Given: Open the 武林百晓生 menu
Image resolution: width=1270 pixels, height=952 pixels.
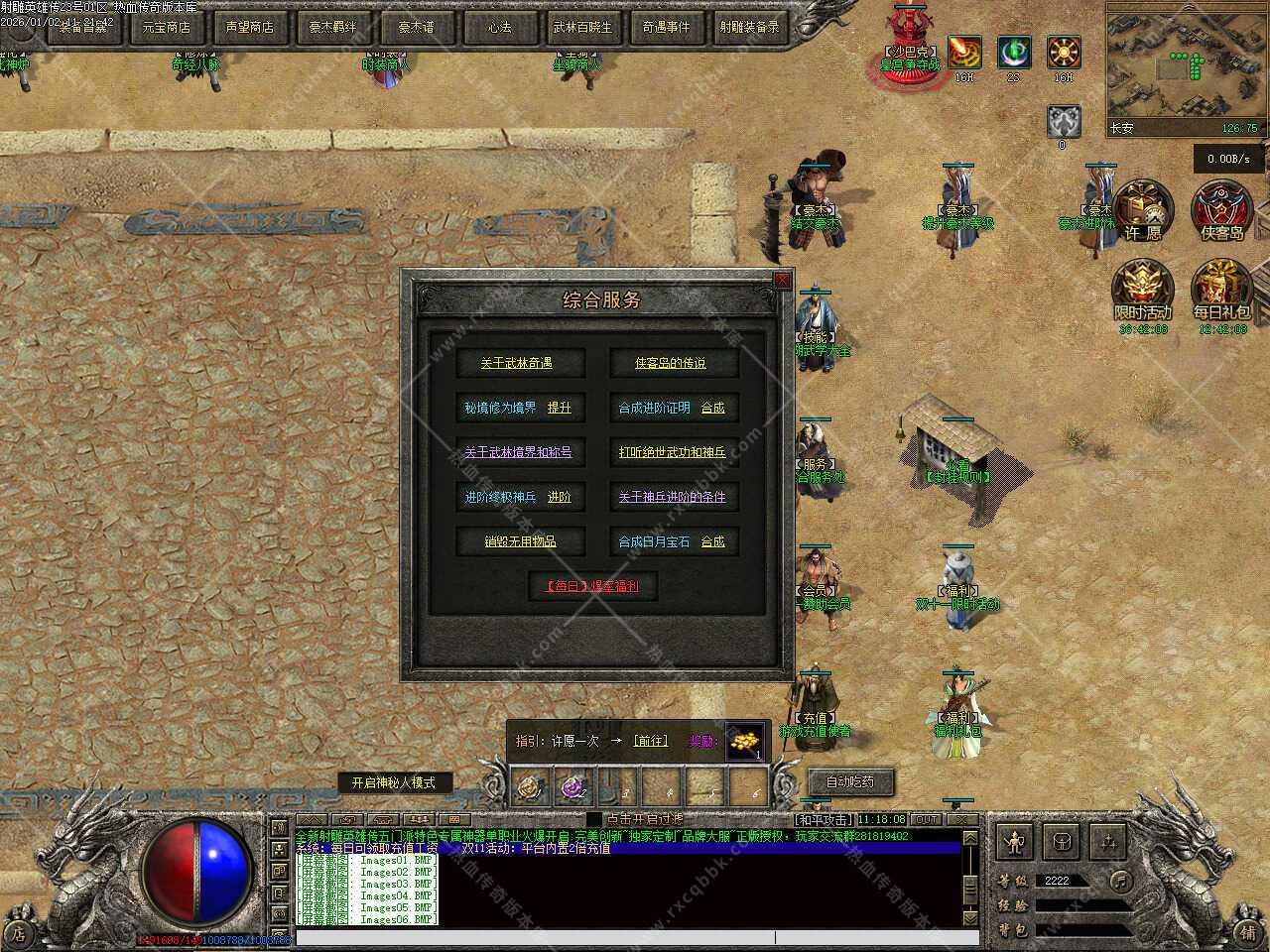Looking at the screenshot, I should coord(582,27).
